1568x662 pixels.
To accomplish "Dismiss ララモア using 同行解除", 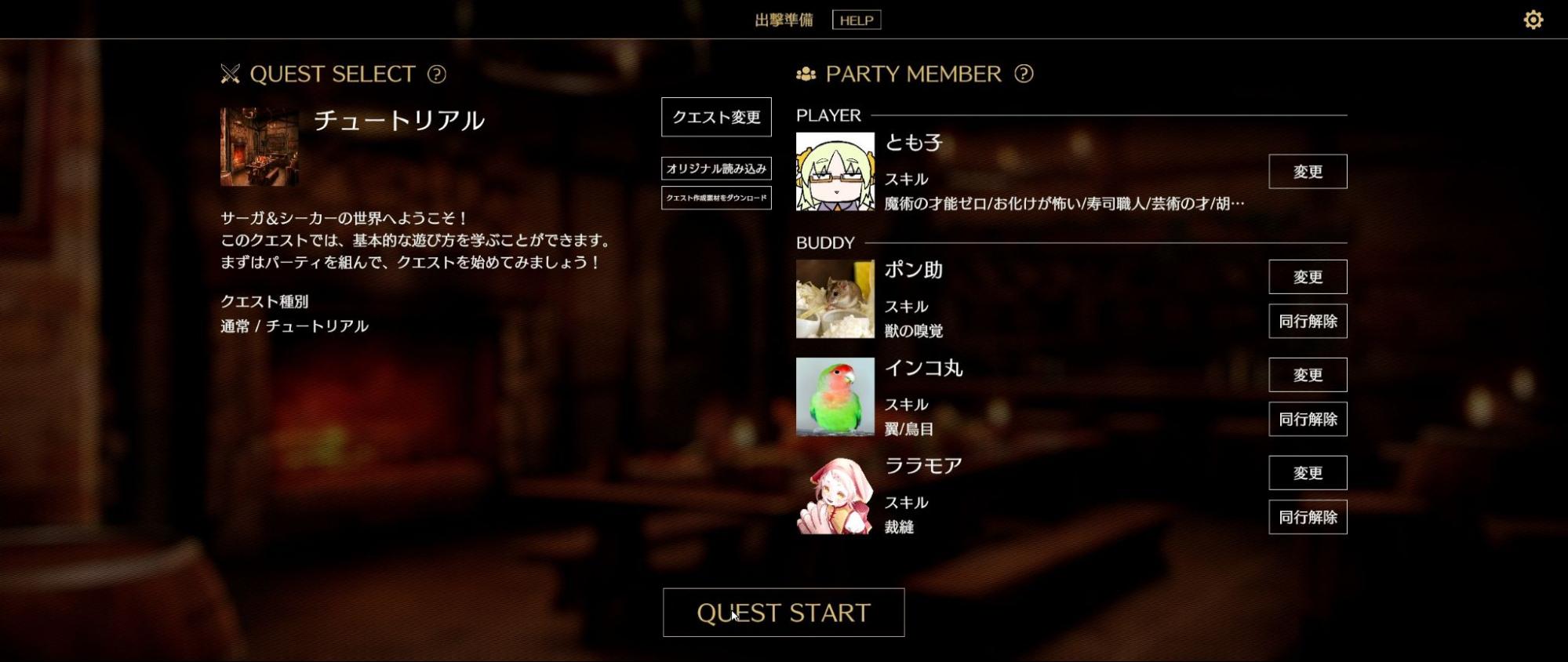I will tap(1307, 517).
